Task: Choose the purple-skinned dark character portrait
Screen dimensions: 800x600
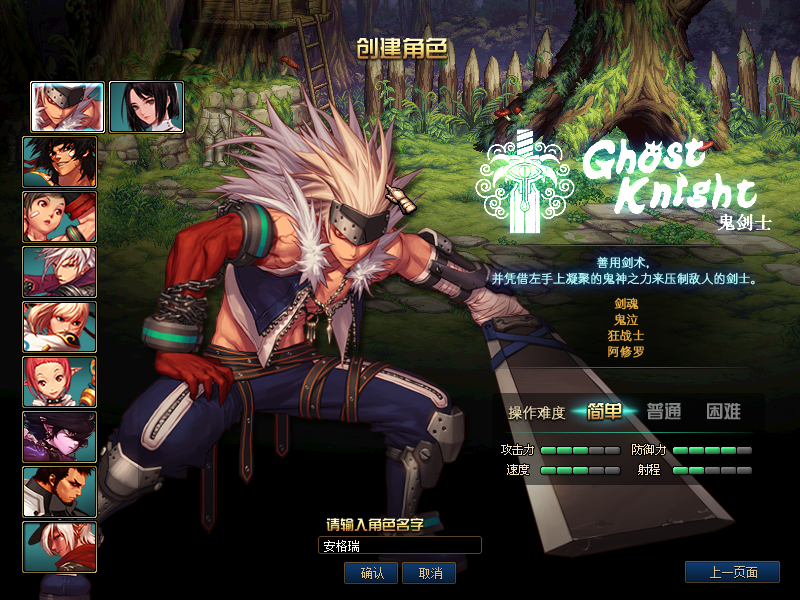Action: tap(60, 437)
